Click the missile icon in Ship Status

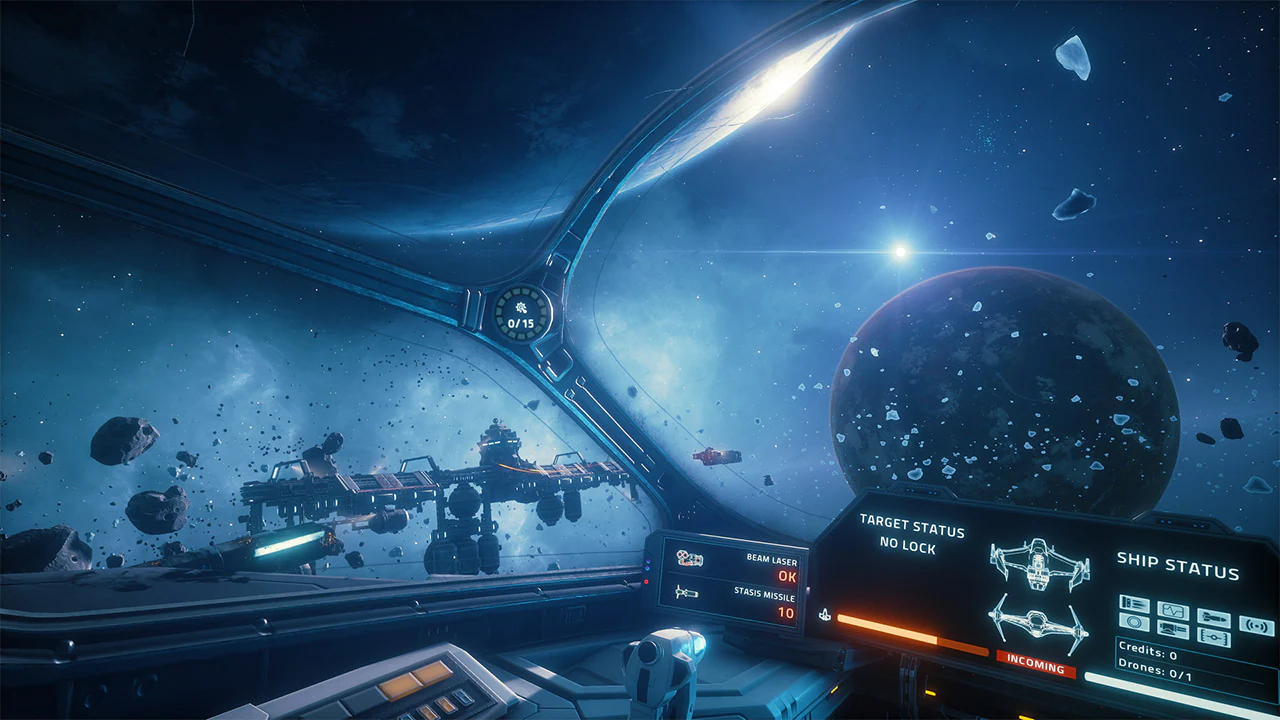[1214, 618]
